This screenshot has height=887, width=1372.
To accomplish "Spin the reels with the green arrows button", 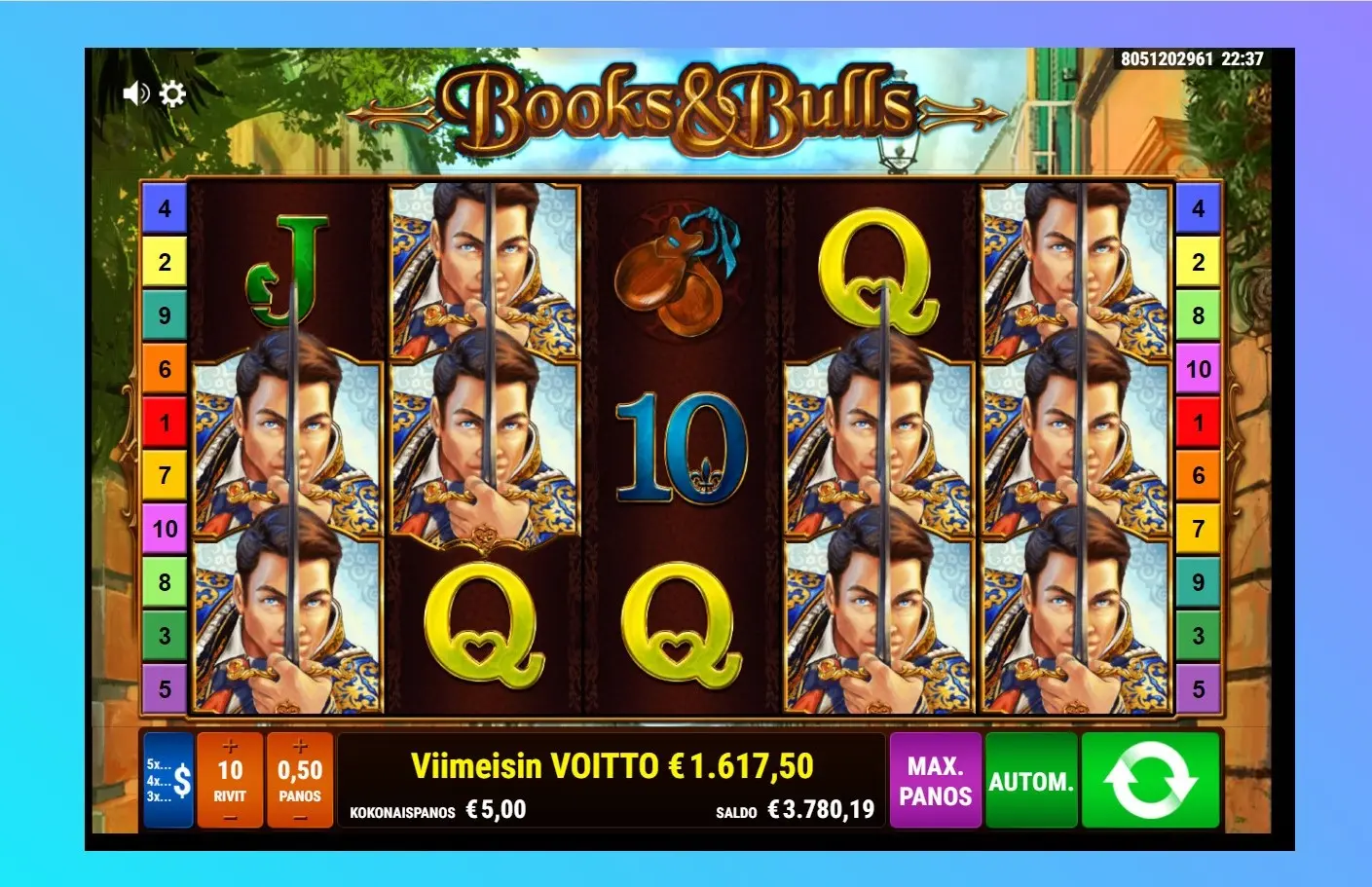I will (1150, 781).
